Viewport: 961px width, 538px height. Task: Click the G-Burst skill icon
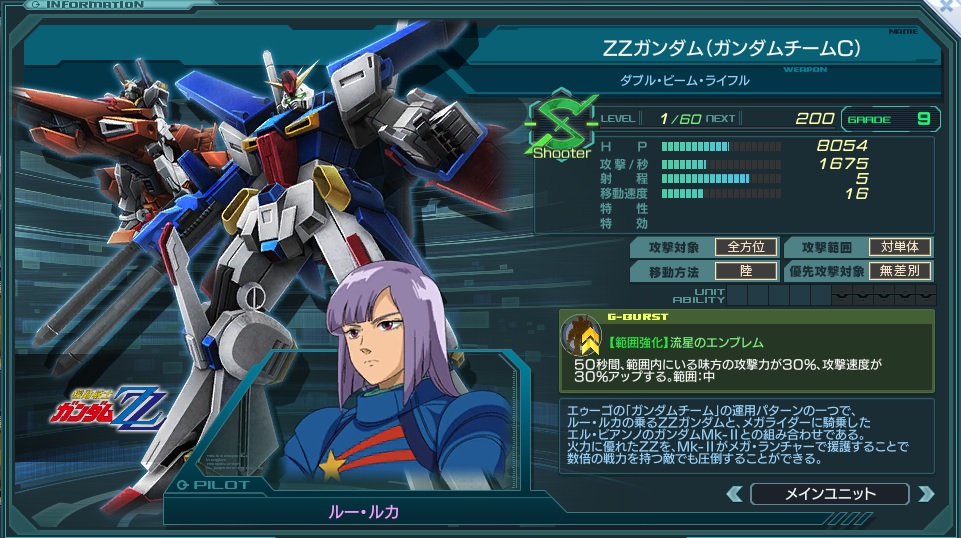581,335
